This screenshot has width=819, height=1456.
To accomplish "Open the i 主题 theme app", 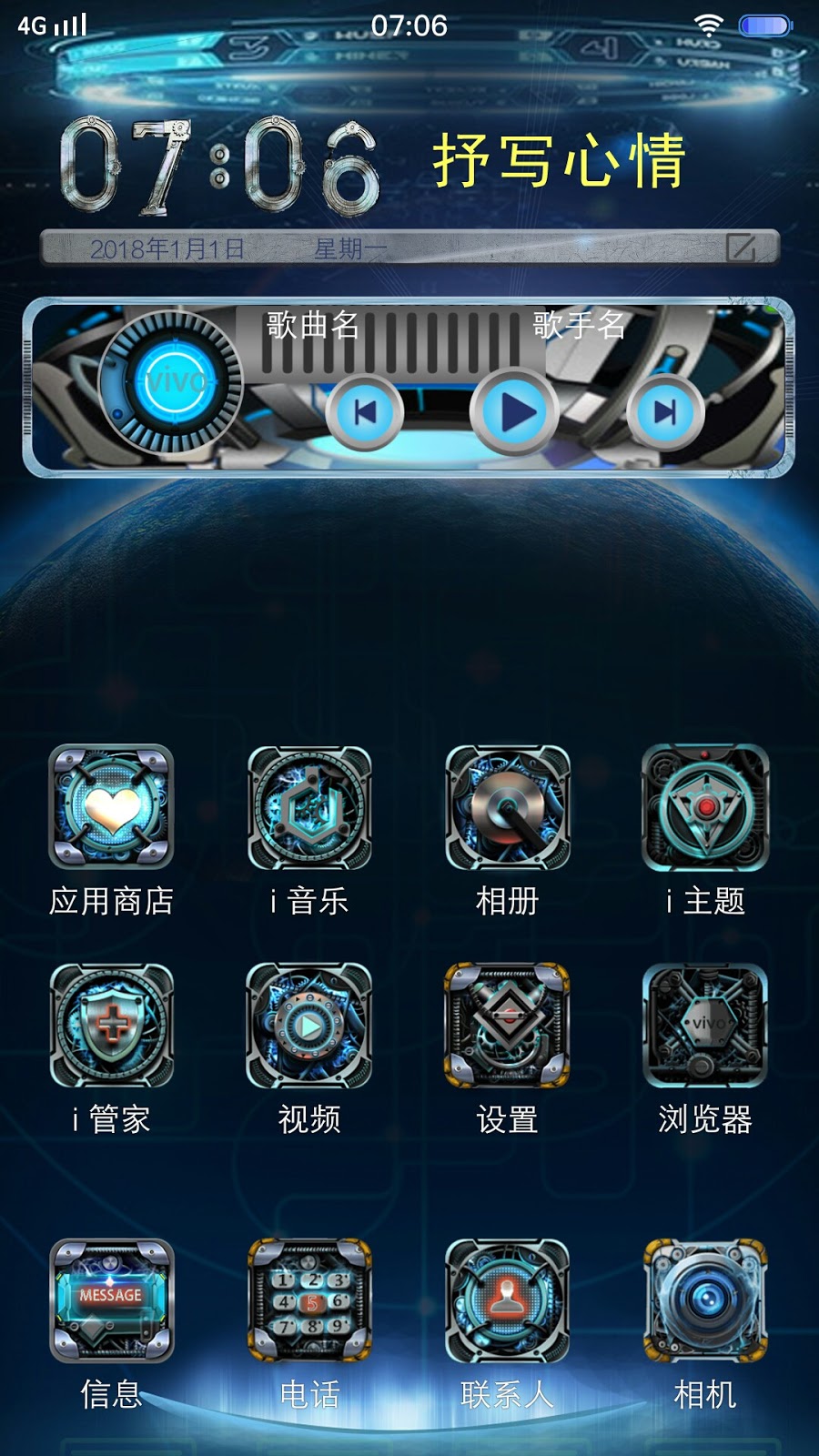I will [705, 806].
